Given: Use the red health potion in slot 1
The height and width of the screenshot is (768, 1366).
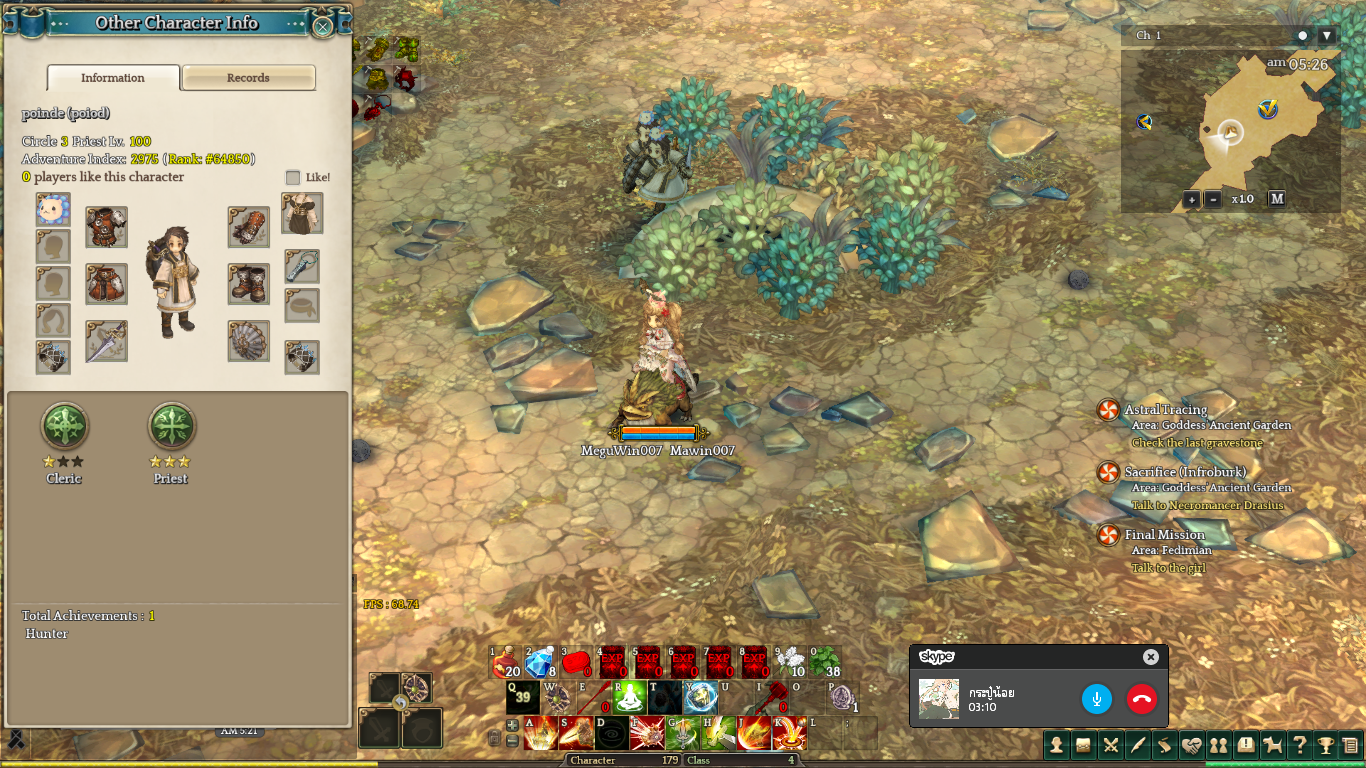Looking at the screenshot, I should coord(505,662).
